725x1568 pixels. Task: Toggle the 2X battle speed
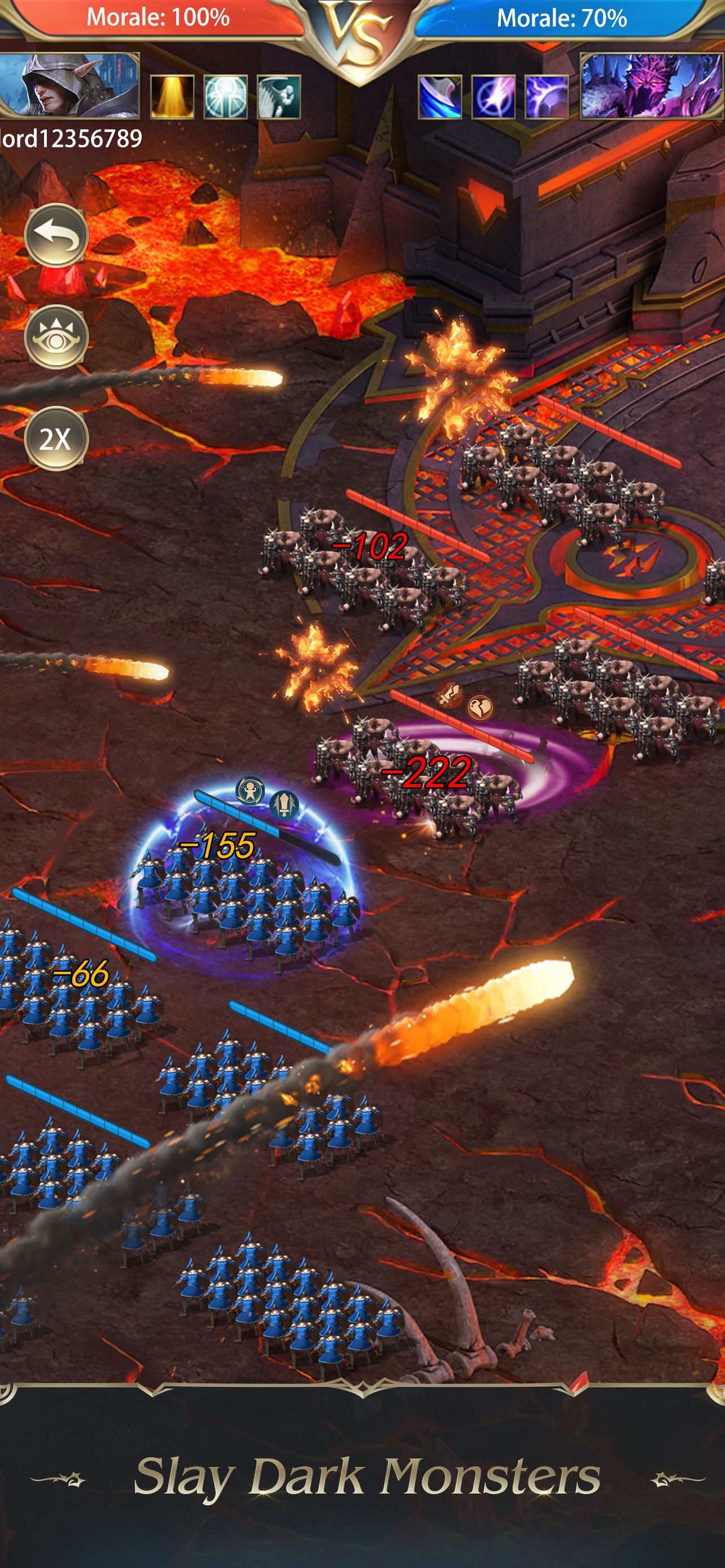pyautogui.click(x=56, y=438)
